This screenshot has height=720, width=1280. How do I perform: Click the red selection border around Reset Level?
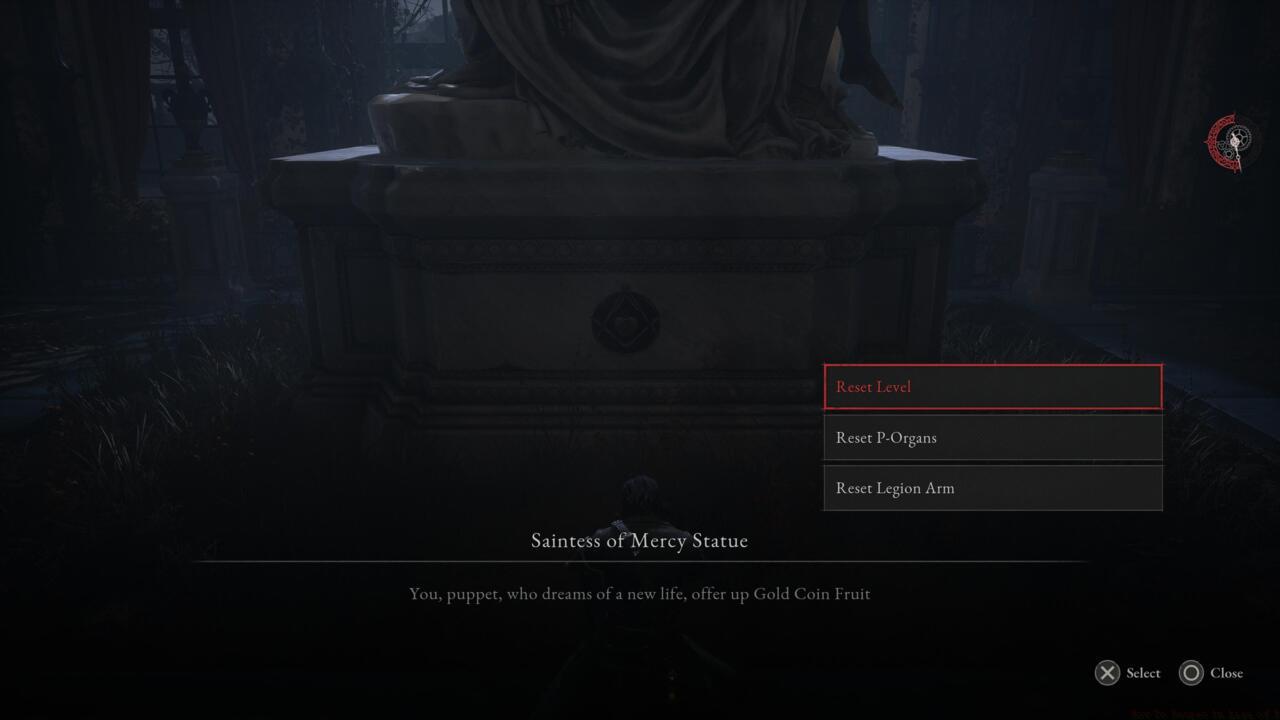click(992, 366)
